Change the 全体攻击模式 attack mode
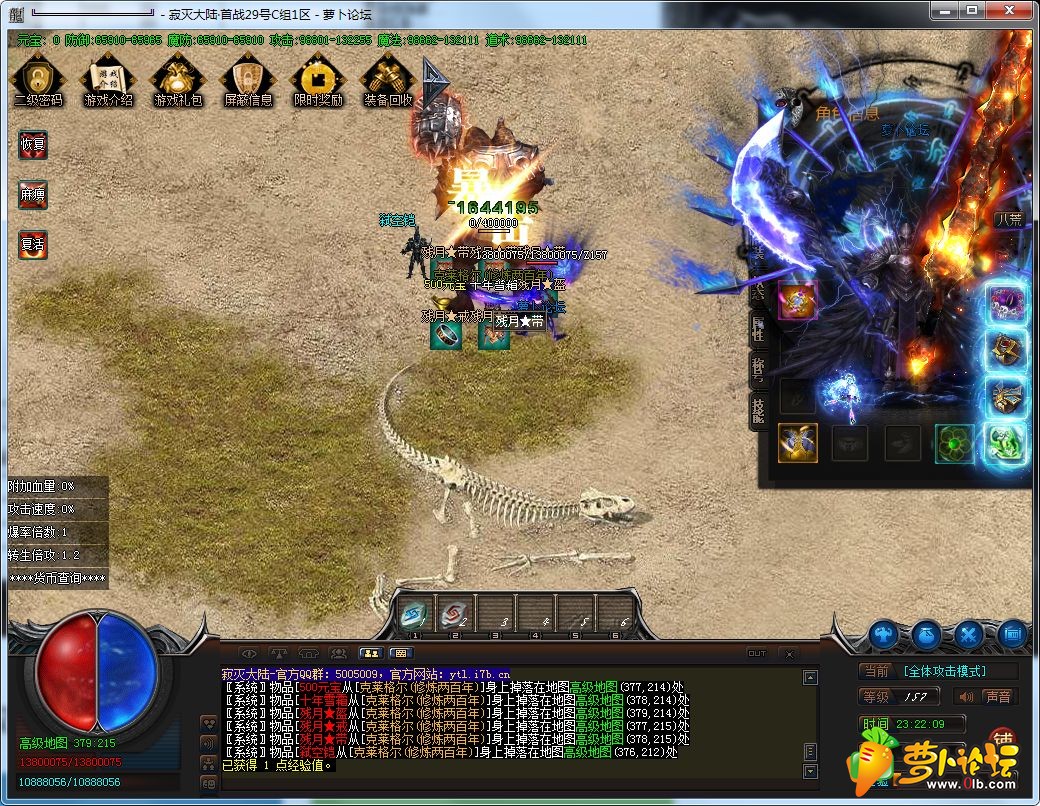1040x806 pixels. [x=944, y=671]
